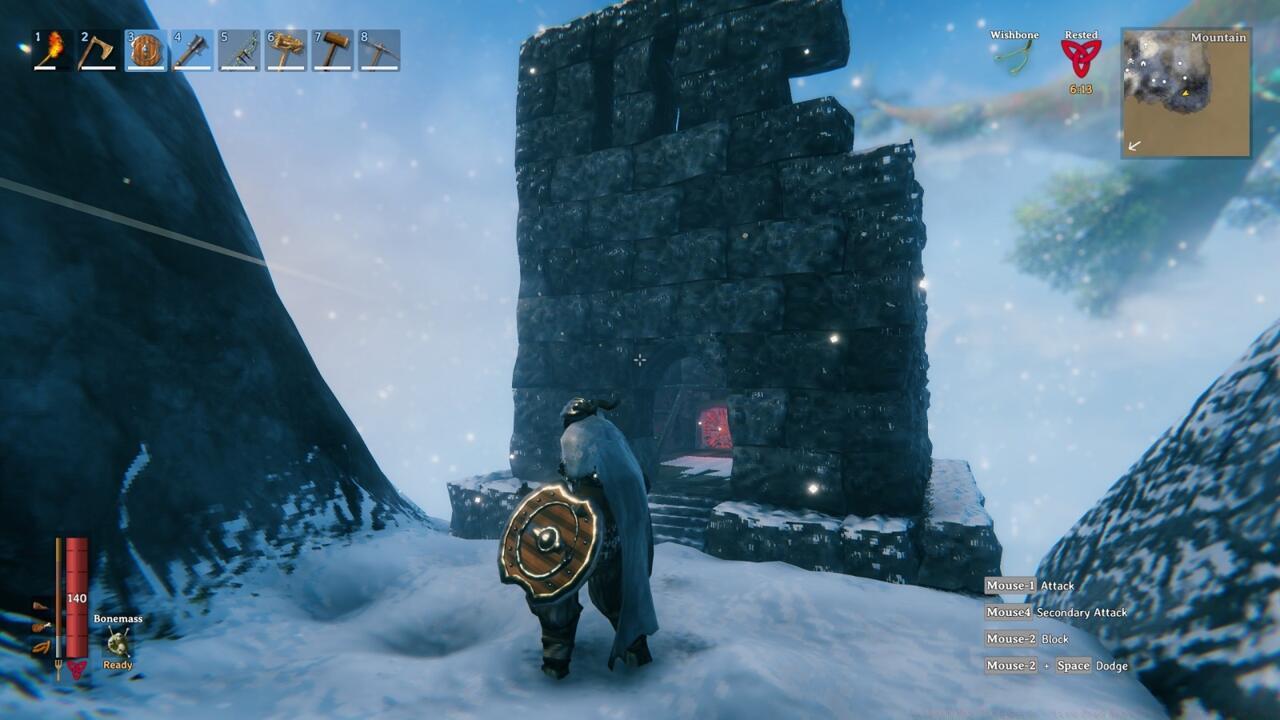Select the pickaxe in hotbar slot 8
Image resolution: width=1280 pixels, height=720 pixels.
point(380,50)
